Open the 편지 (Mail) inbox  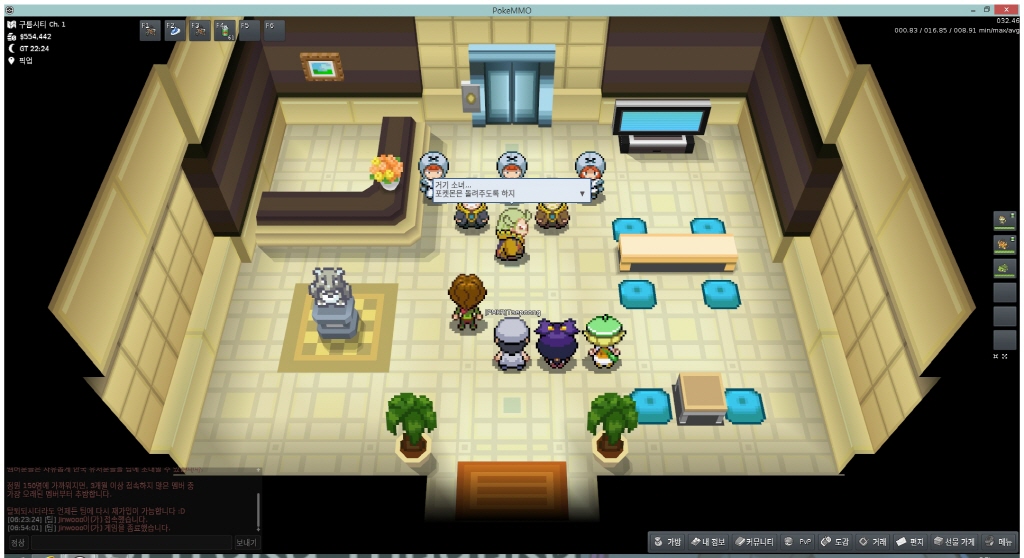(x=910, y=541)
